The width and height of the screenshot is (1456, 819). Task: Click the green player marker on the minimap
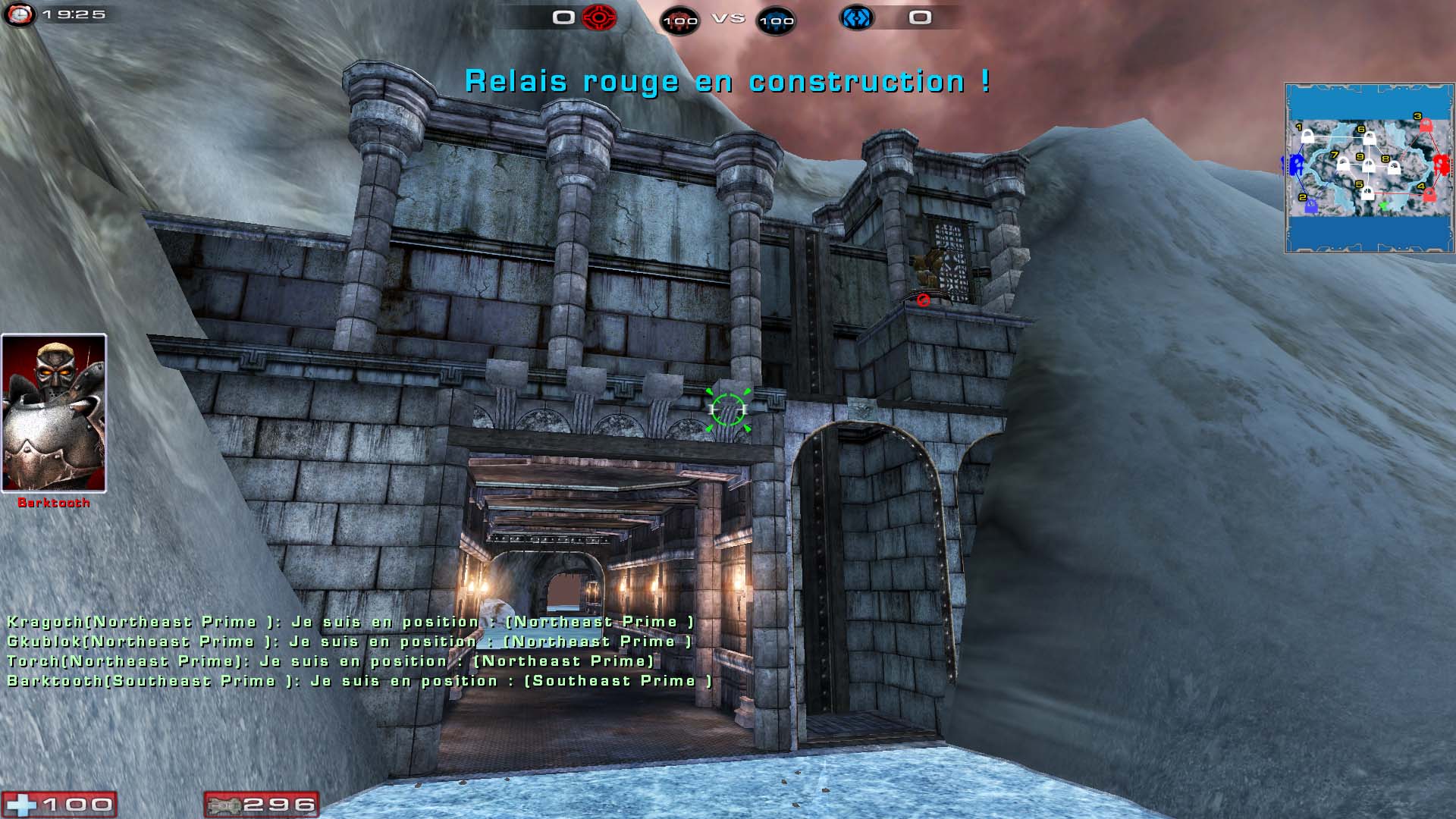tap(1382, 206)
